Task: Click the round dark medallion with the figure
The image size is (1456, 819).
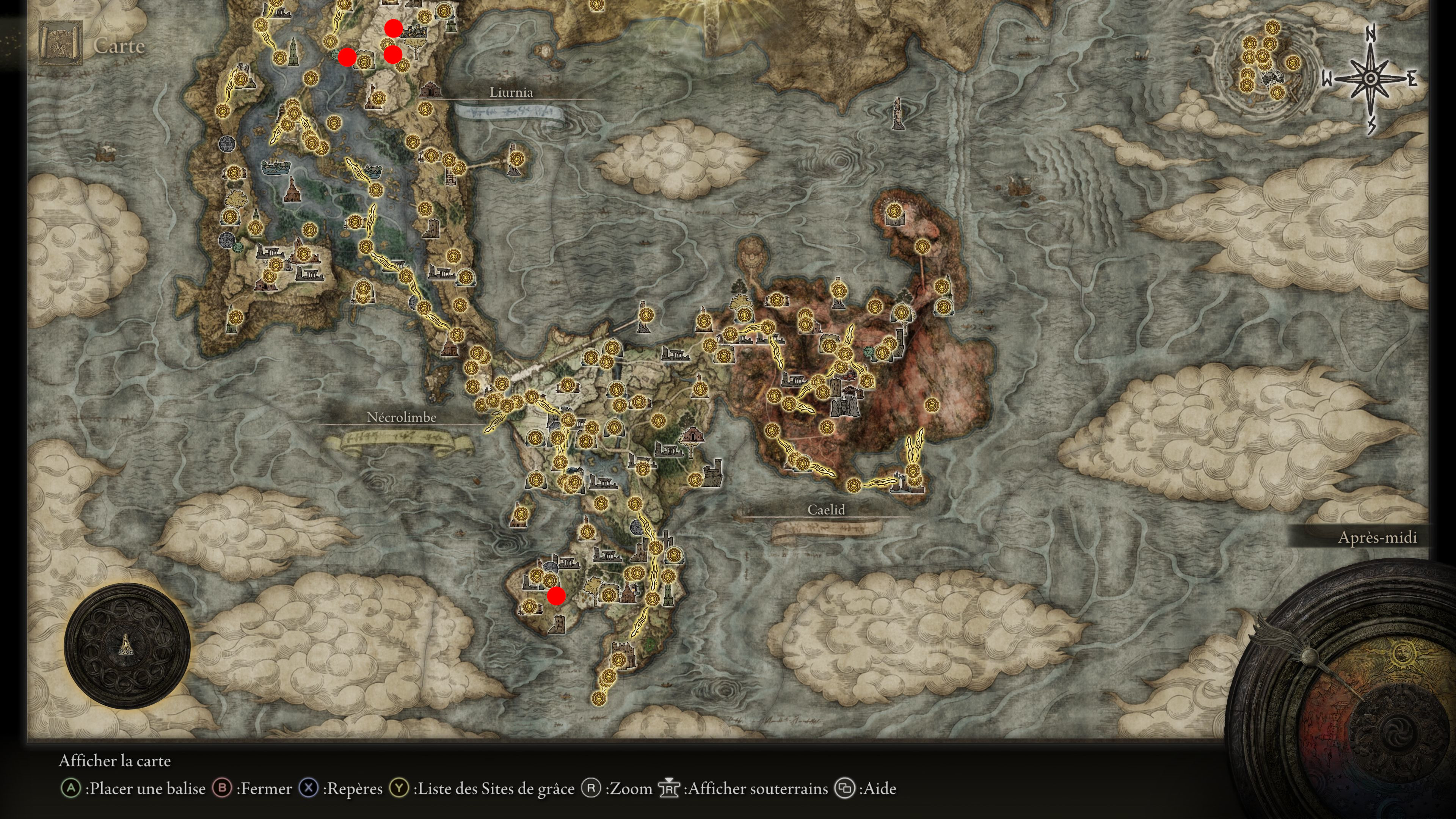Action: pyautogui.click(x=127, y=645)
